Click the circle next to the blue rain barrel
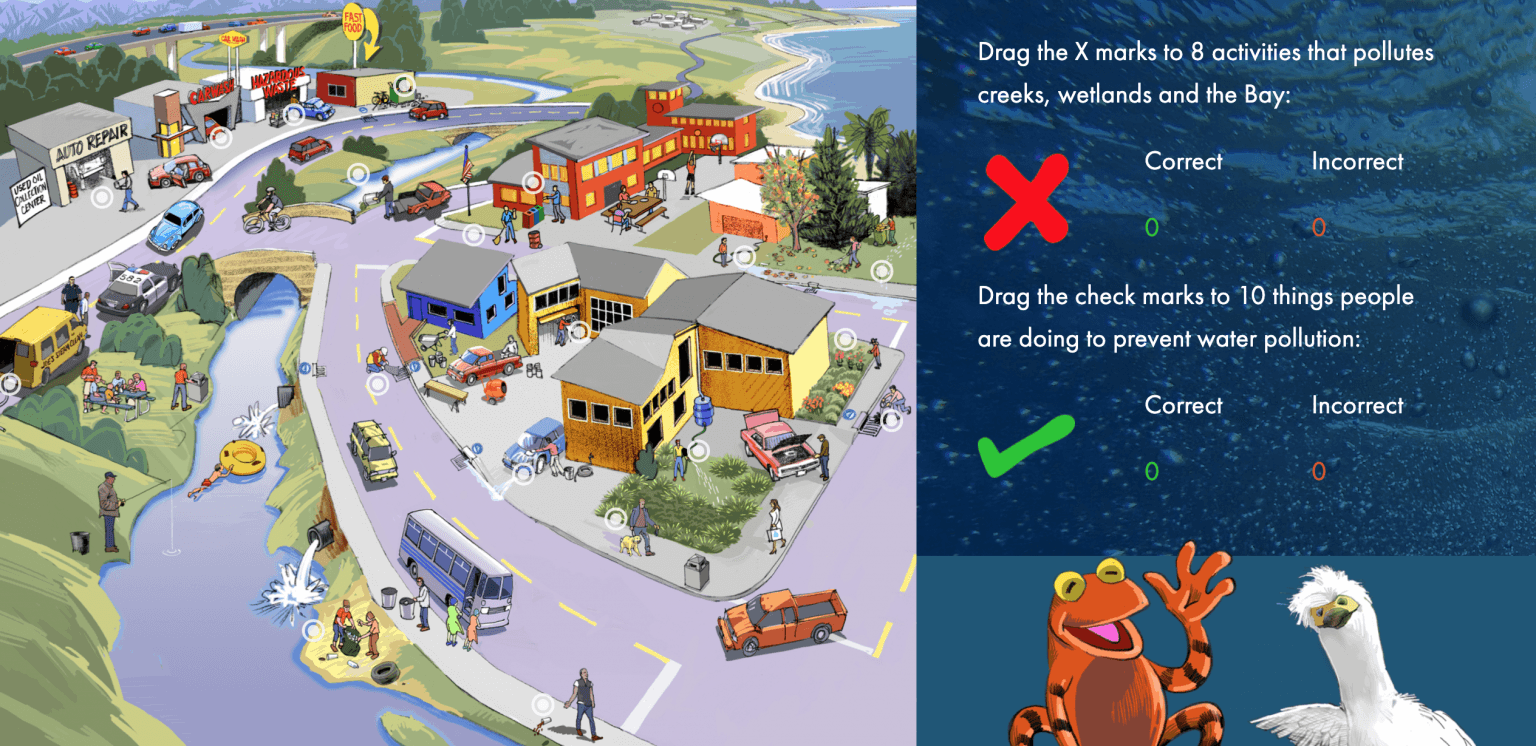The height and width of the screenshot is (746, 1536). click(x=699, y=451)
